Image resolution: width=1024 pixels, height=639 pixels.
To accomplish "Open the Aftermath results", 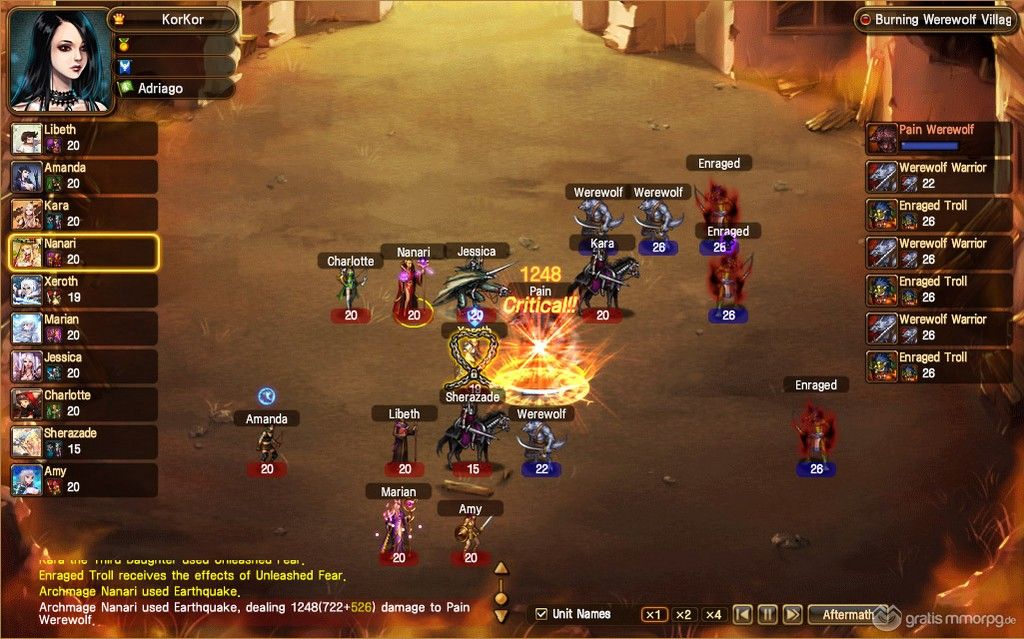I will 848,614.
